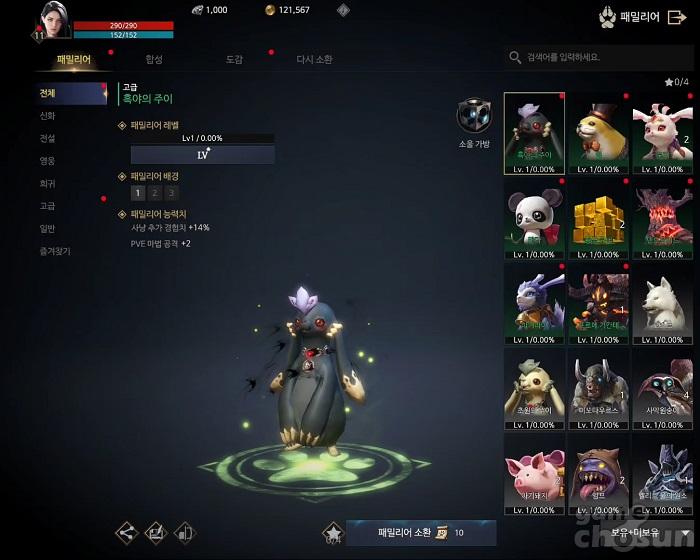700x560 pixels.
Task: Click the share icon below the familiar
Action: tap(127, 533)
